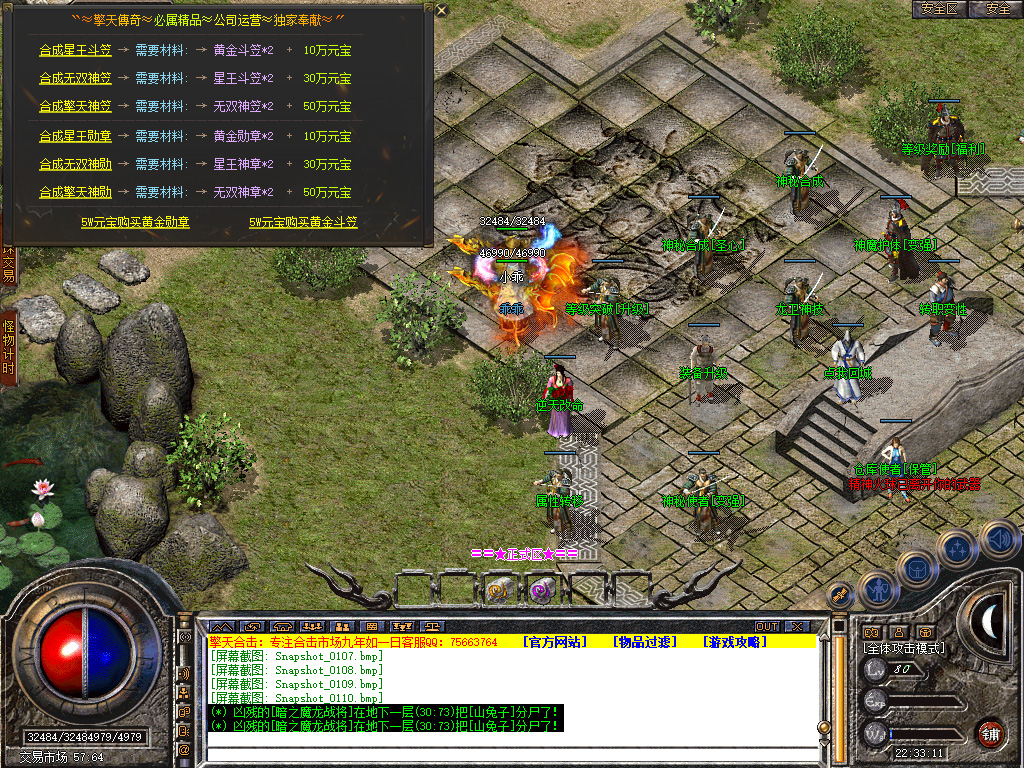Click the OUT button on chat bar
The image size is (1024, 768).
766,626
